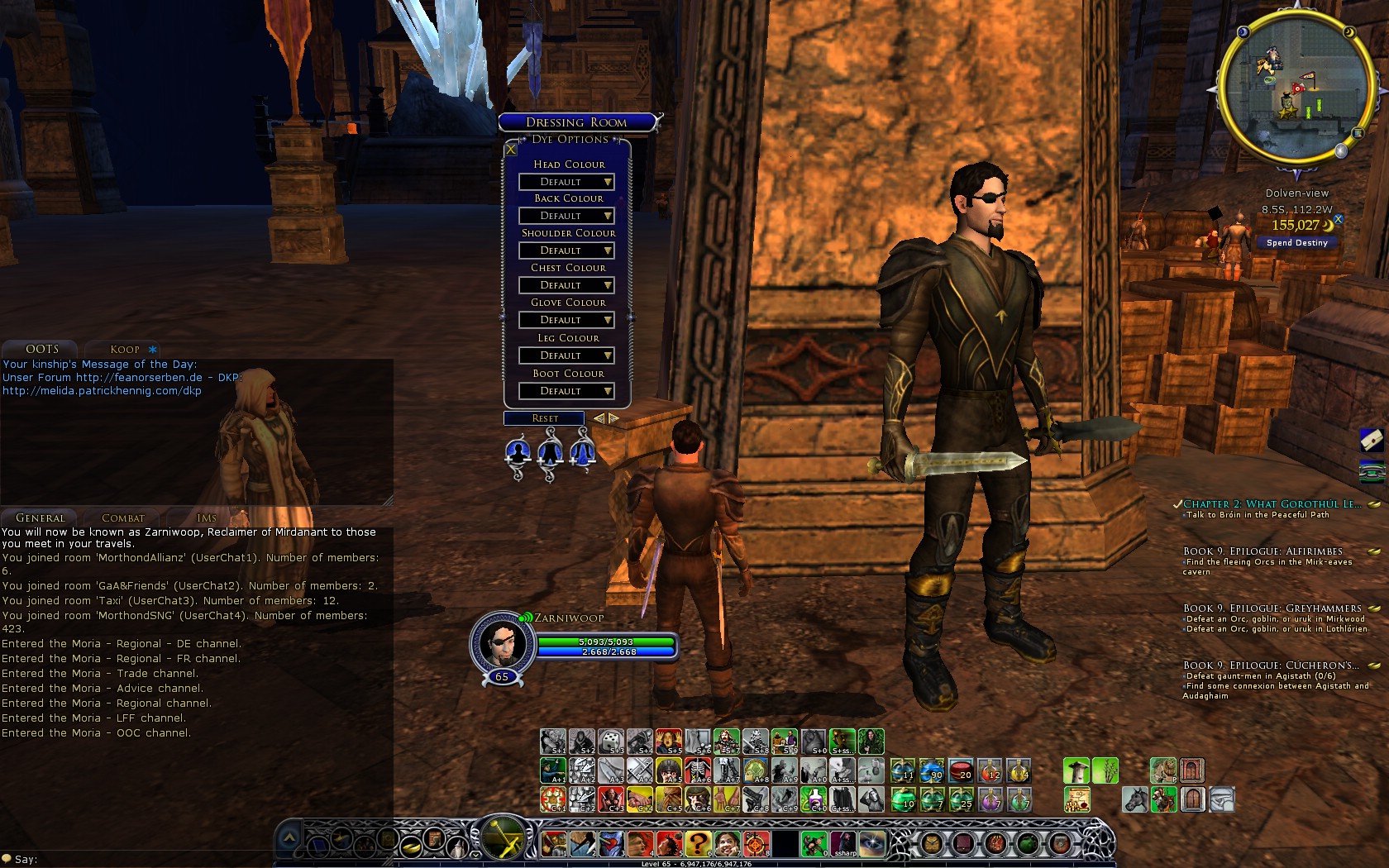Open the Head Colour dropdown
This screenshot has height=868, width=1389.
pyautogui.click(x=567, y=182)
